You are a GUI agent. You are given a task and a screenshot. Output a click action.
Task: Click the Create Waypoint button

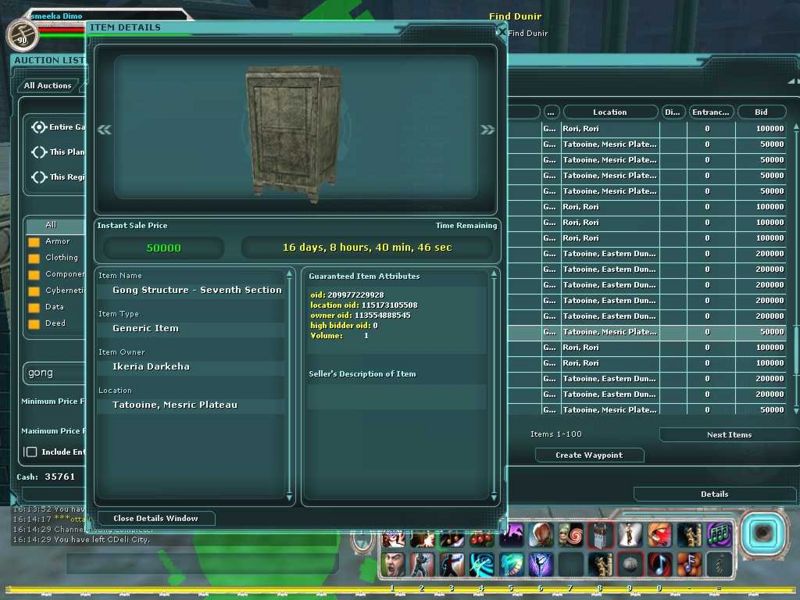click(x=587, y=455)
